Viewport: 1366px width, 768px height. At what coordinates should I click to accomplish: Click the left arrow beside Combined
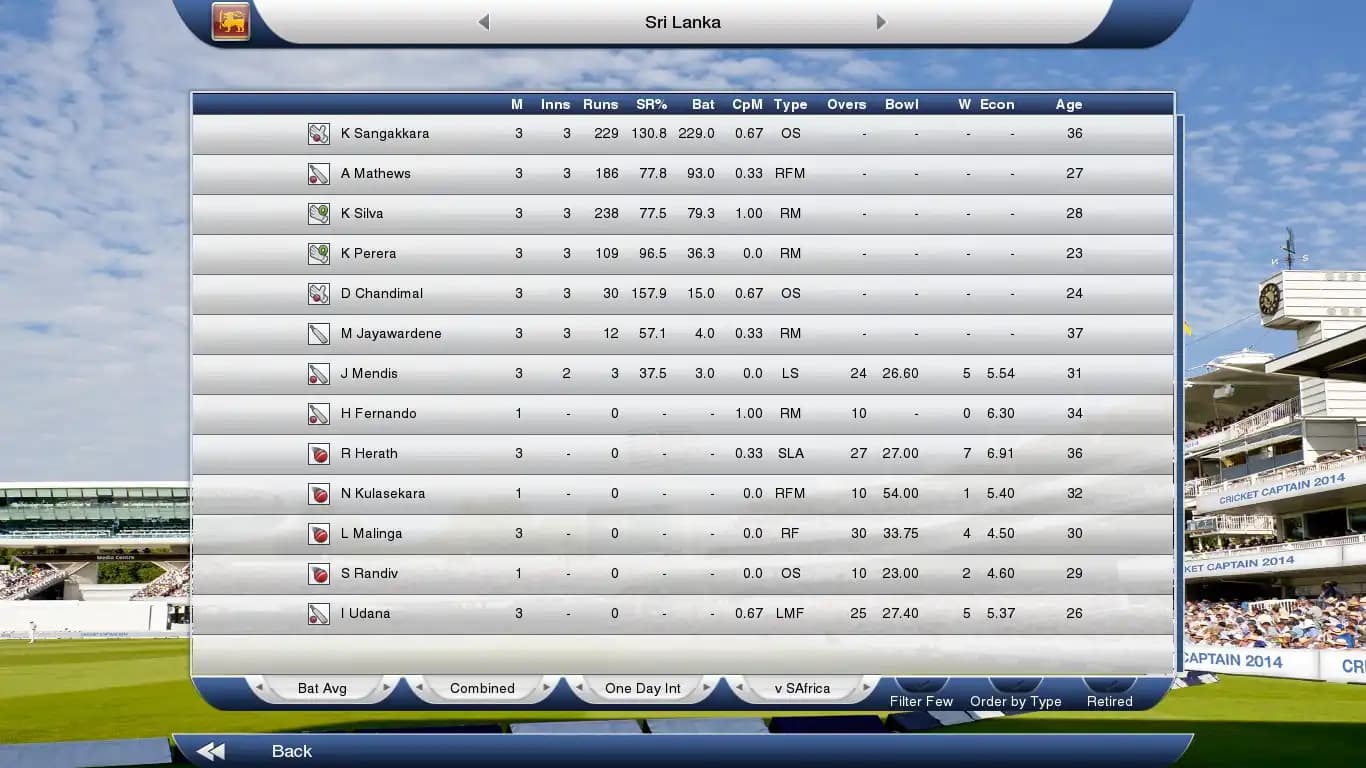[420, 688]
